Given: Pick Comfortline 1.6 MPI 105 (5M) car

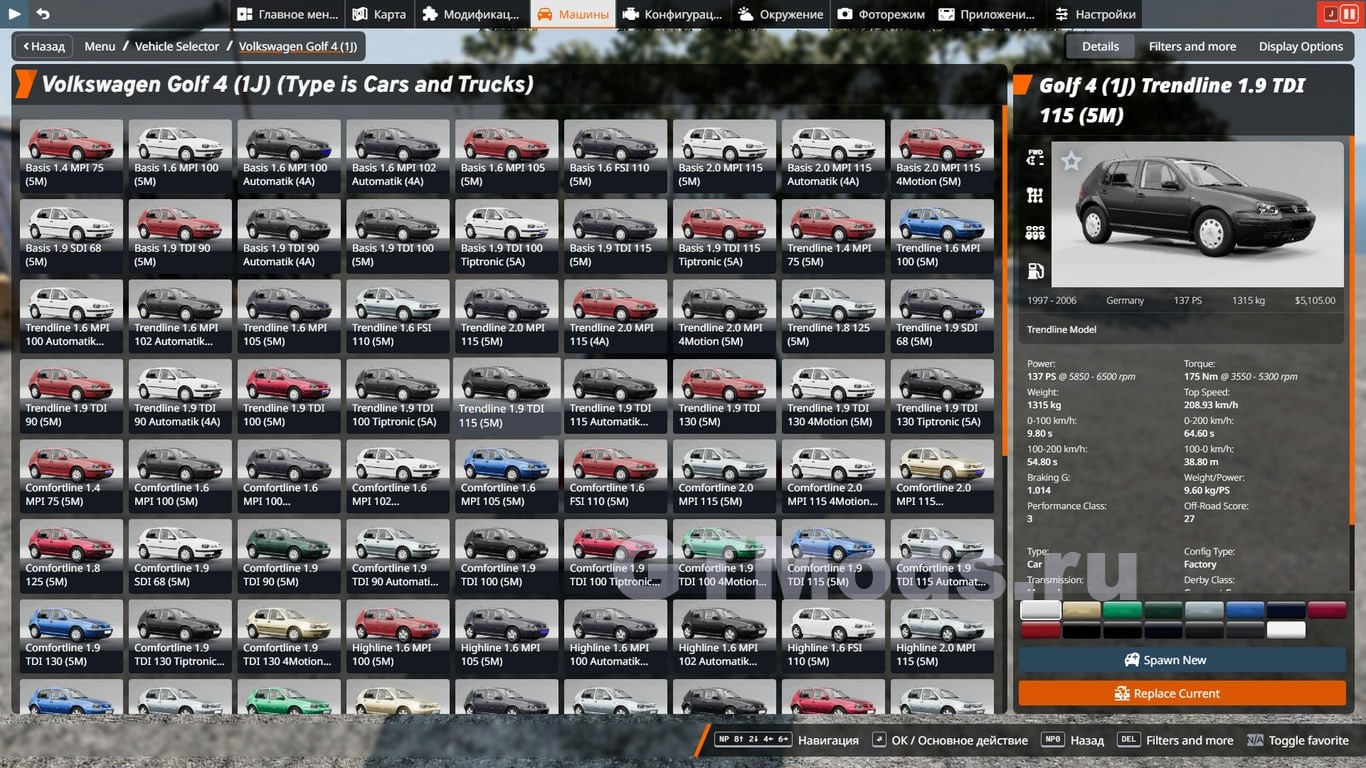Looking at the screenshot, I should coord(506,475).
